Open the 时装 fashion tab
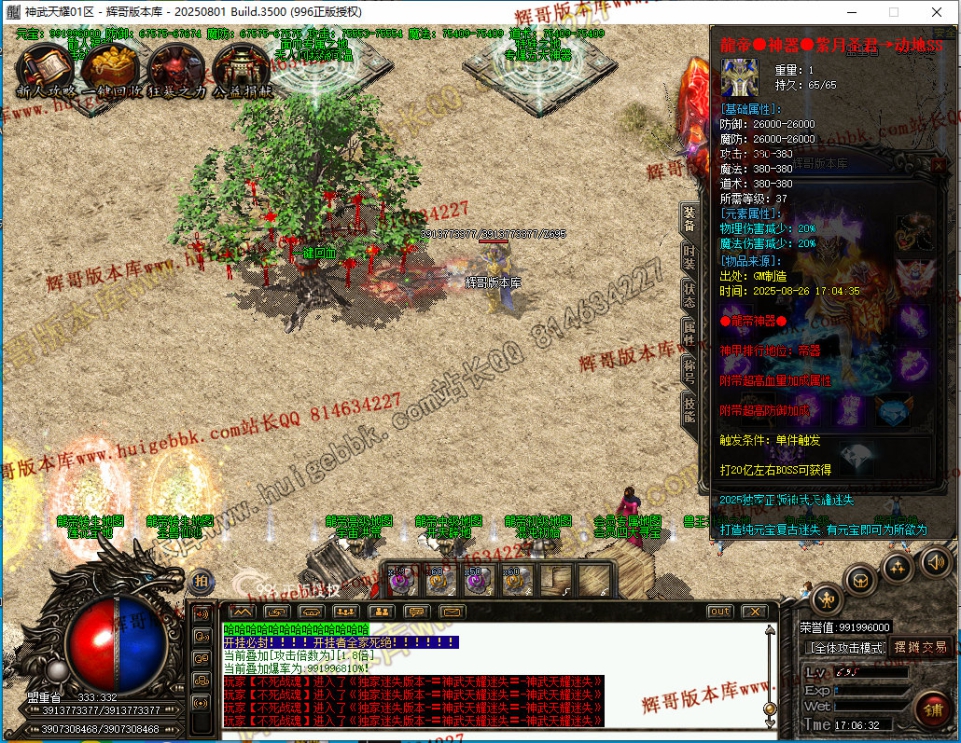The image size is (961, 743). 690,256
